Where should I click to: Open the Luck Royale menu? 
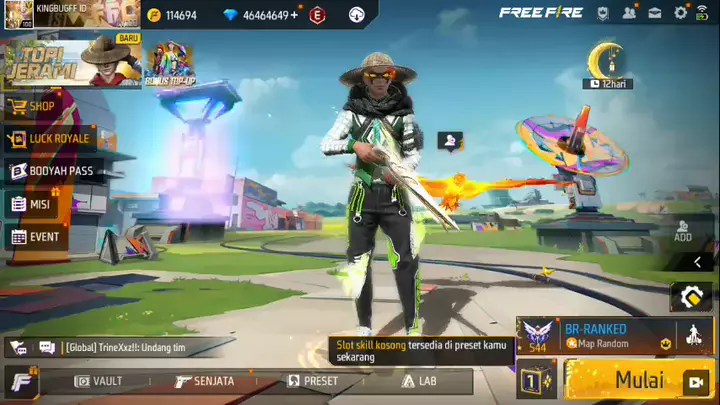49,138
